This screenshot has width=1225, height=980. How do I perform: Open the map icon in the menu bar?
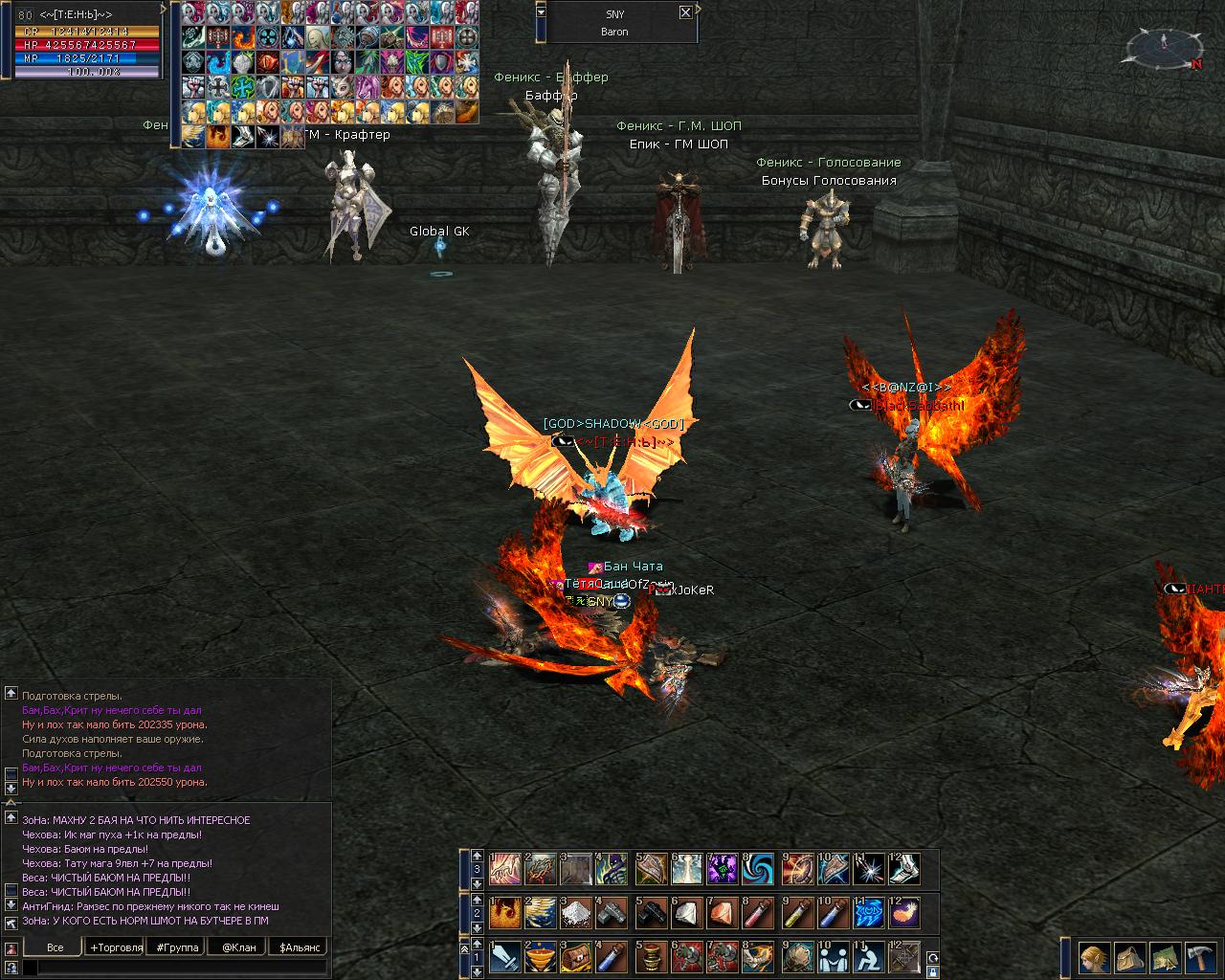pos(1165,957)
